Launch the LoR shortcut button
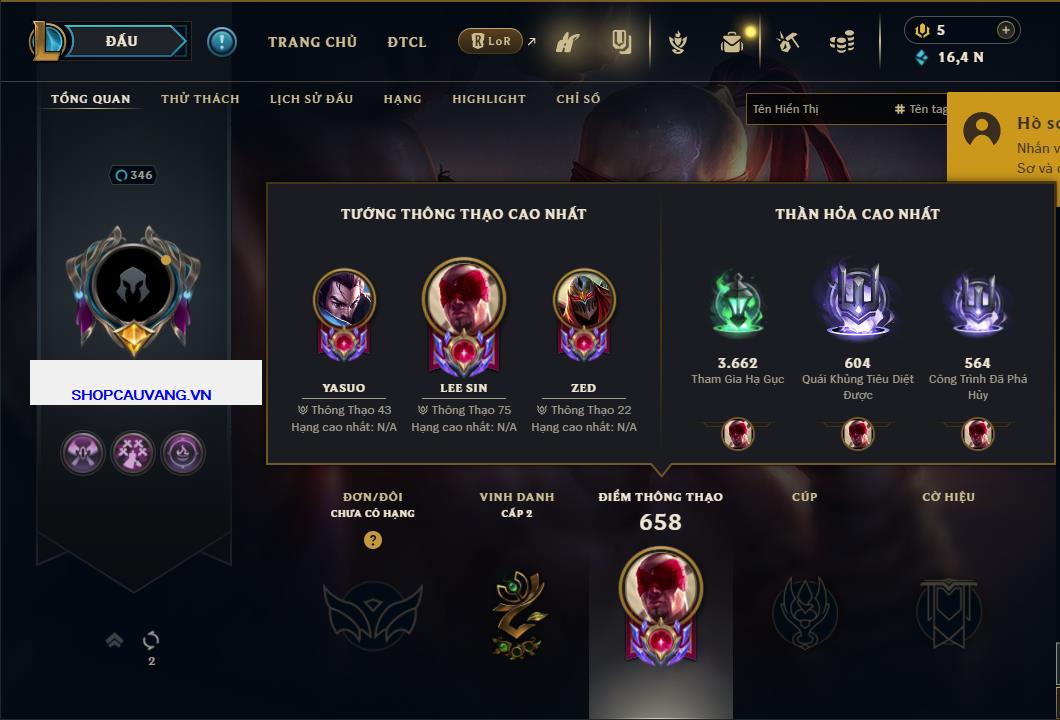This screenshot has width=1060, height=720. [x=491, y=41]
